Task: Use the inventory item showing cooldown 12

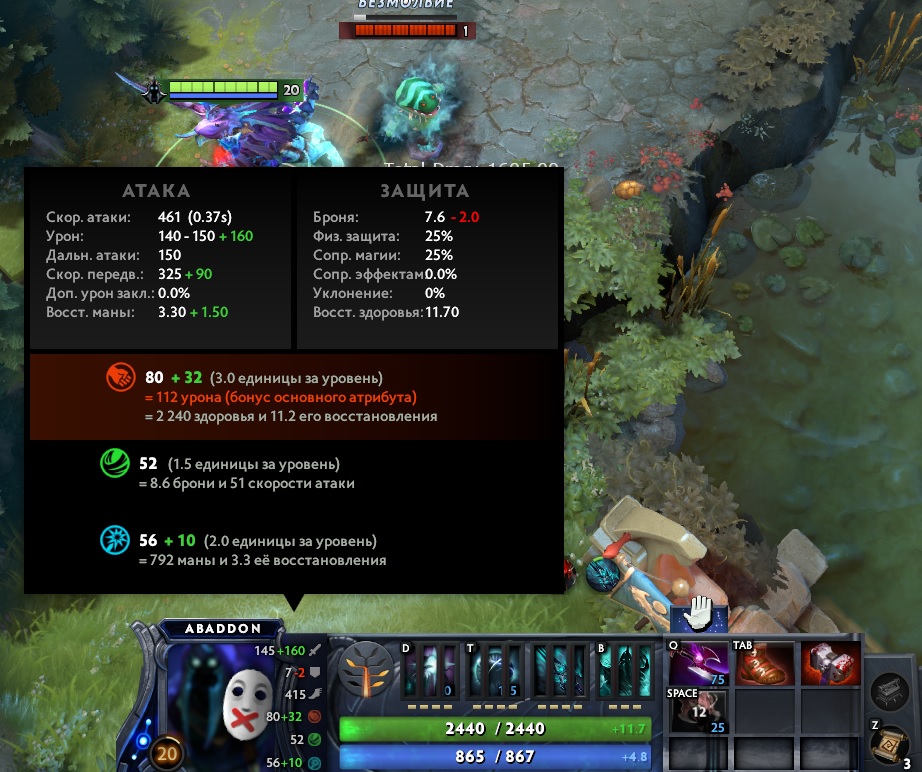Action: pyautogui.click(x=698, y=711)
